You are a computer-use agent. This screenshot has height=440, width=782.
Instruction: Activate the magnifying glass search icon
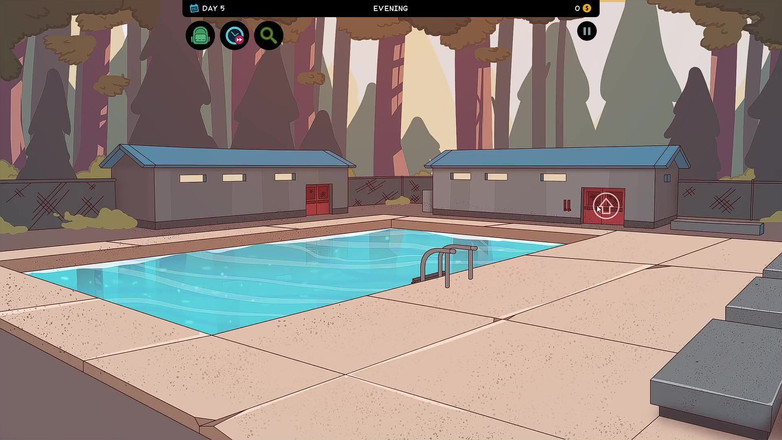pos(268,36)
